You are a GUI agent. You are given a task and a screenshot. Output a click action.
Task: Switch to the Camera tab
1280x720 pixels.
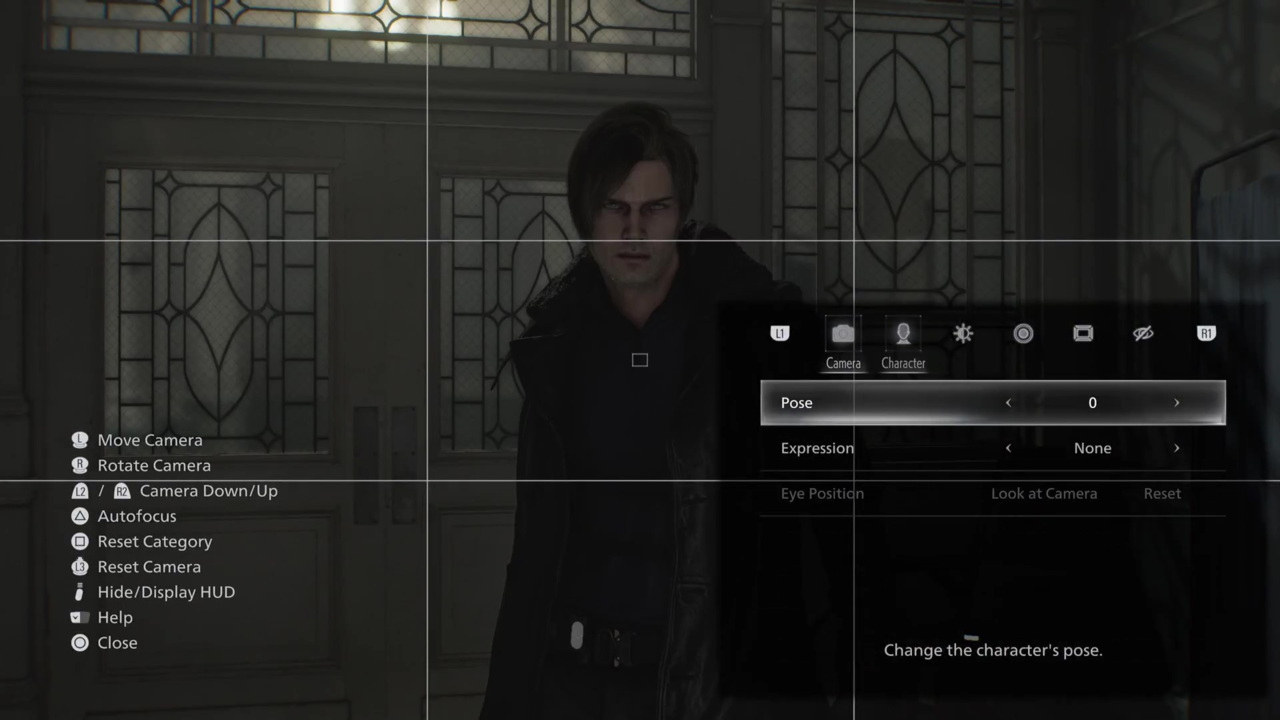coord(843,335)
